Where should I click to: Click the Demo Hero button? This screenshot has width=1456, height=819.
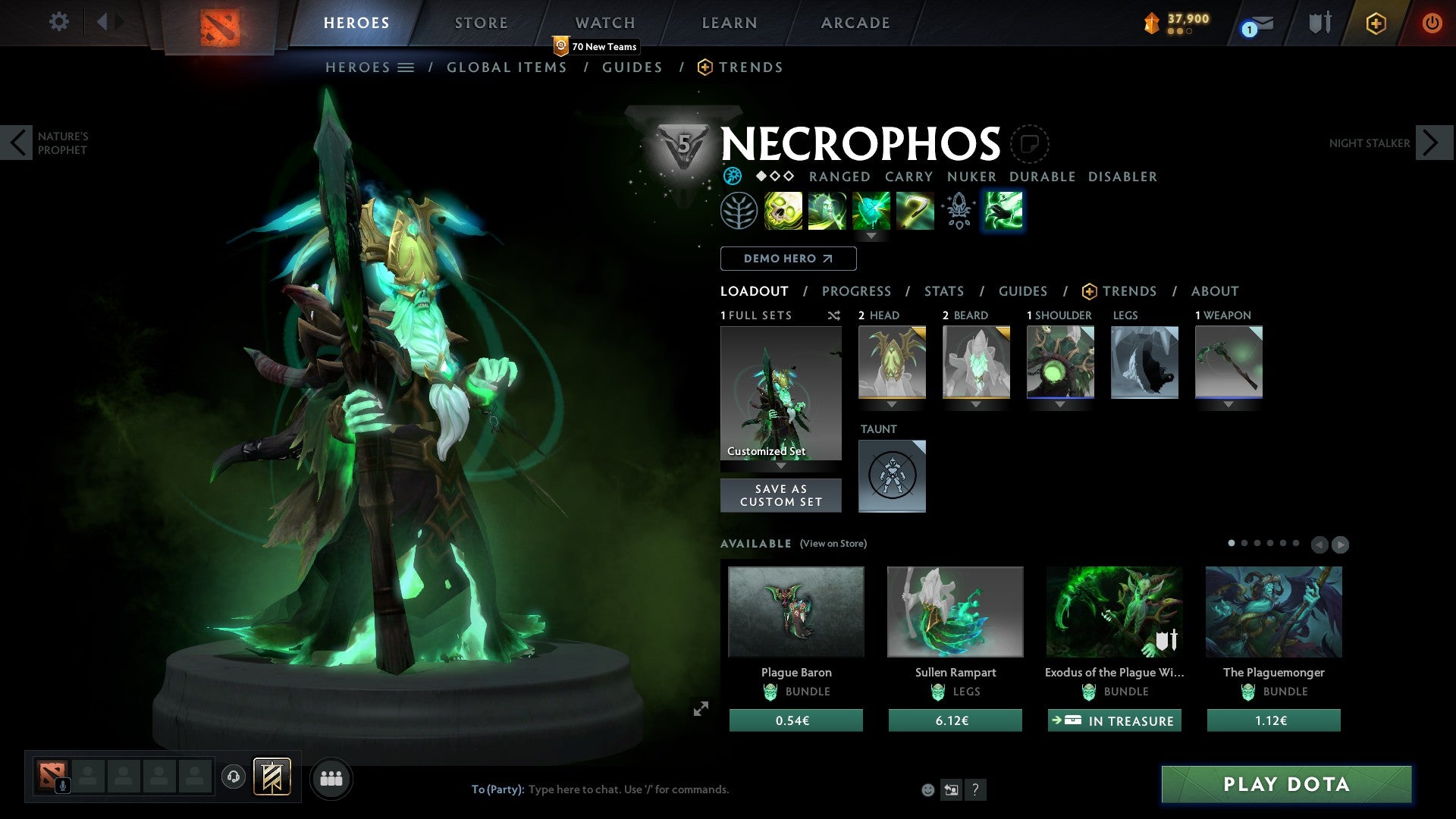point(788,259)
